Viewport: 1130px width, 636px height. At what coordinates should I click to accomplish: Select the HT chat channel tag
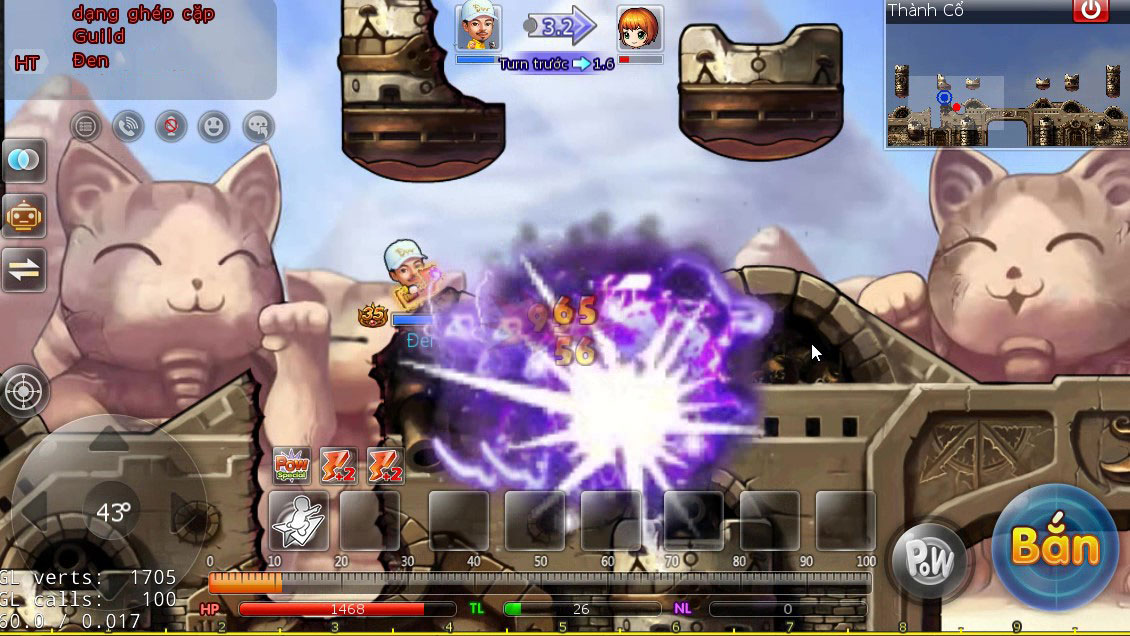pyautogui.click(x=27, y=62)
